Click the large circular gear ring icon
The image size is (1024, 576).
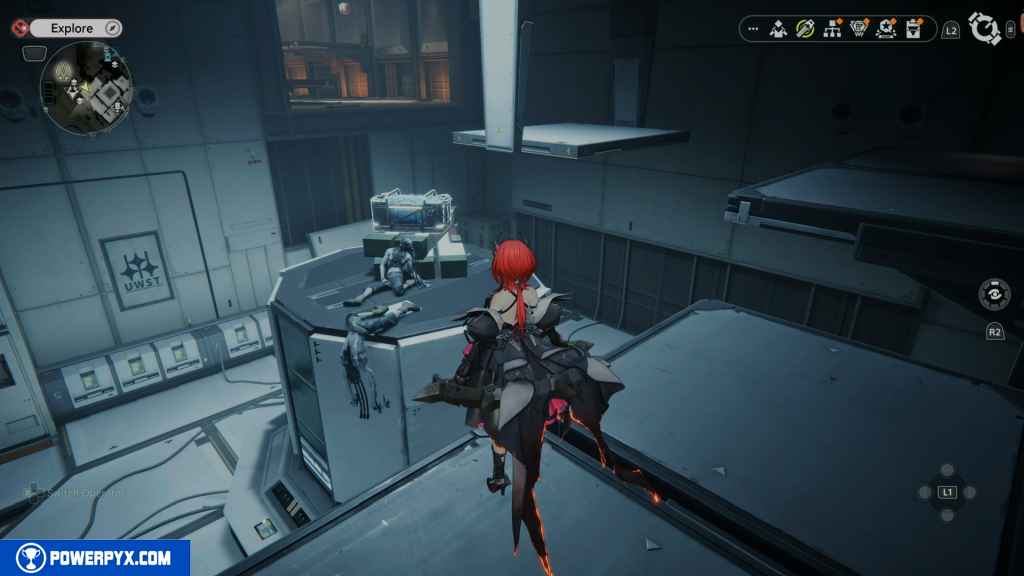tap(986, 29)
